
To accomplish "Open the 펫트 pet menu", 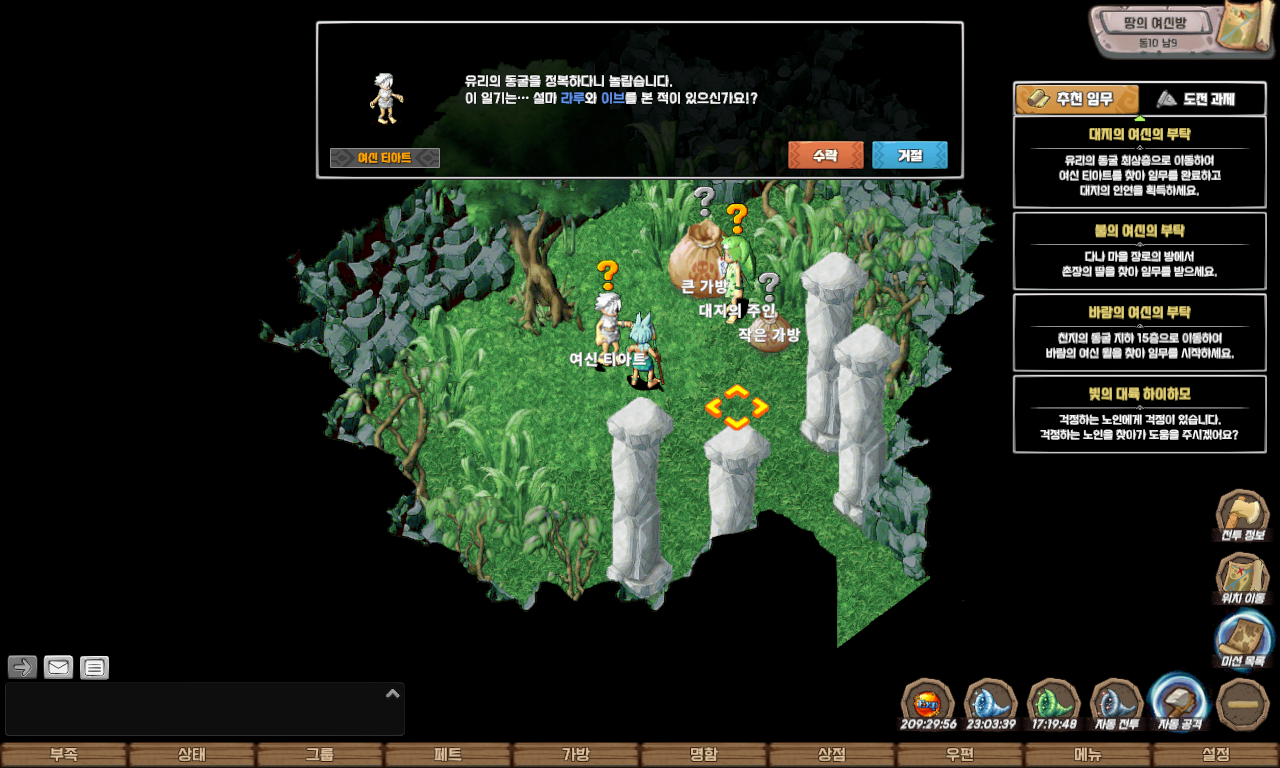I will coord(448,755).
